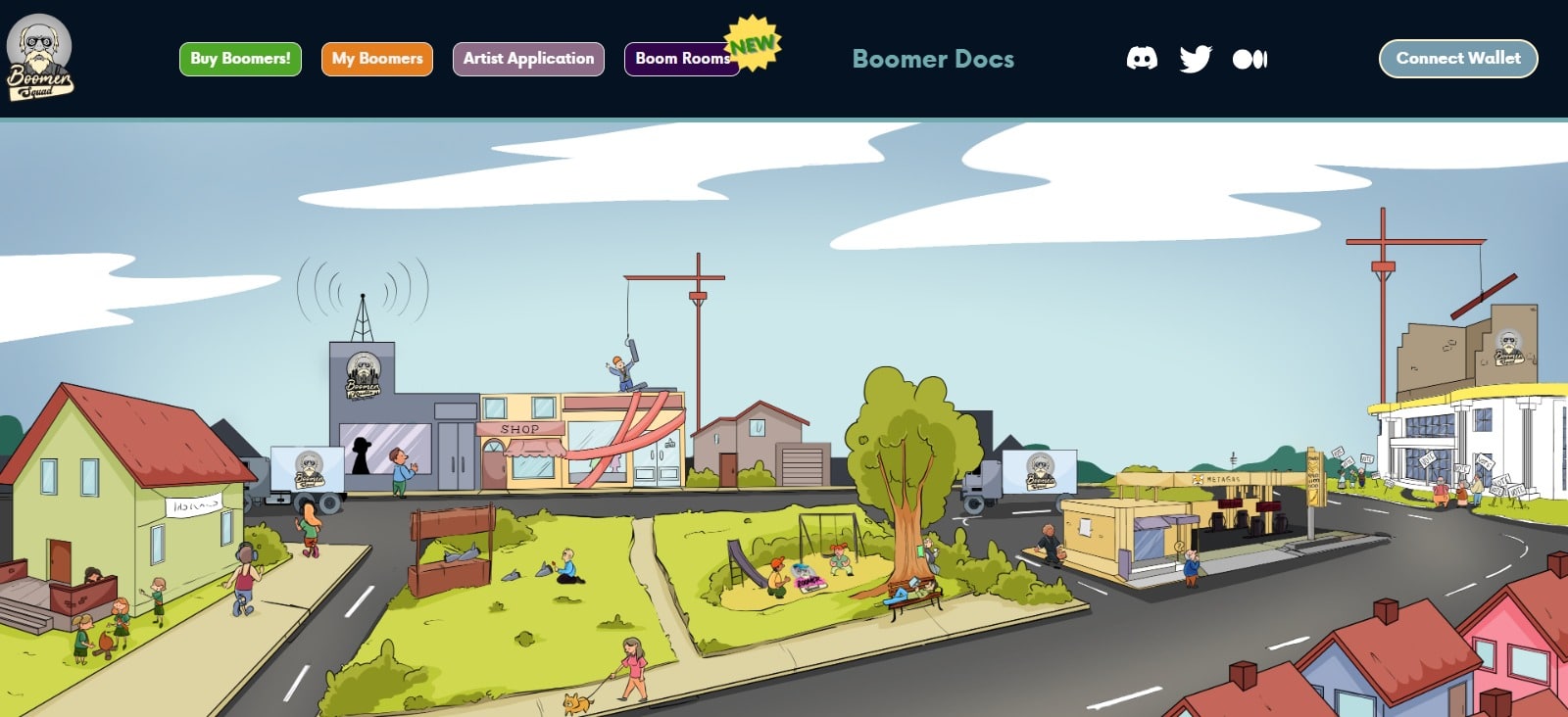
Task: Open the Discord community icon
Action: click(x=1144, y=59)
